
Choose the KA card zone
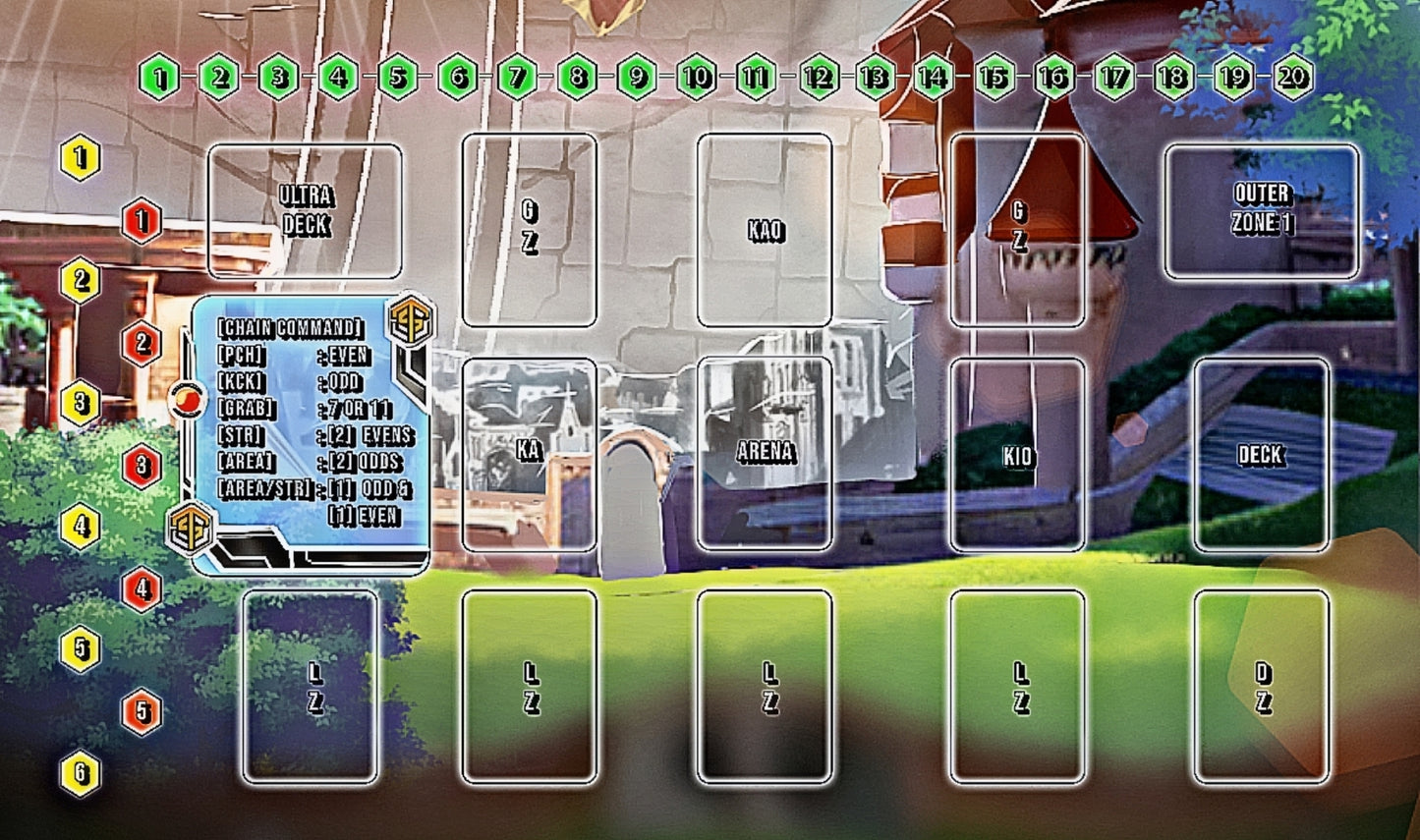(x=529, y=454)
